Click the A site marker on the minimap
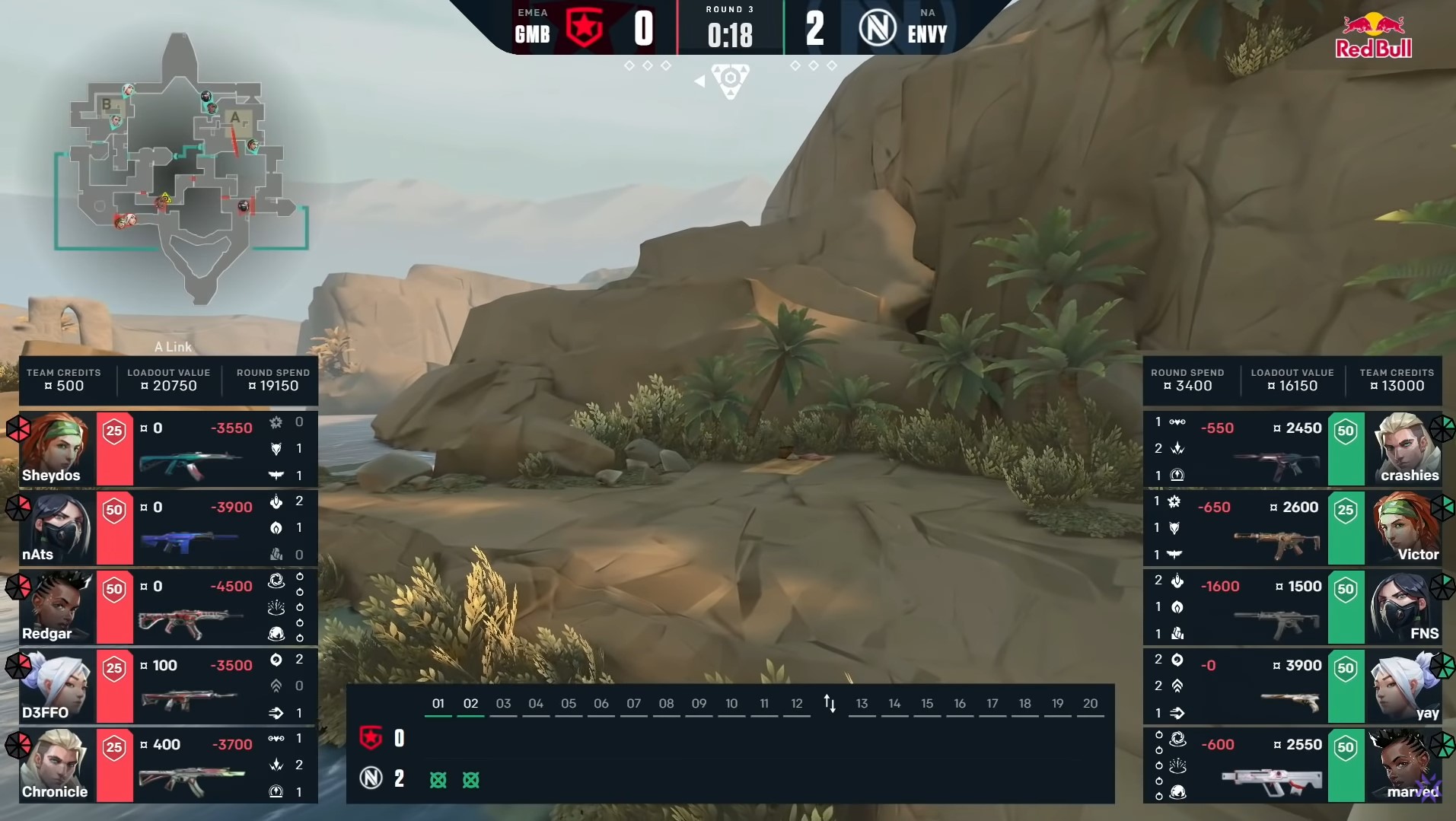 (x=236, y=118)
